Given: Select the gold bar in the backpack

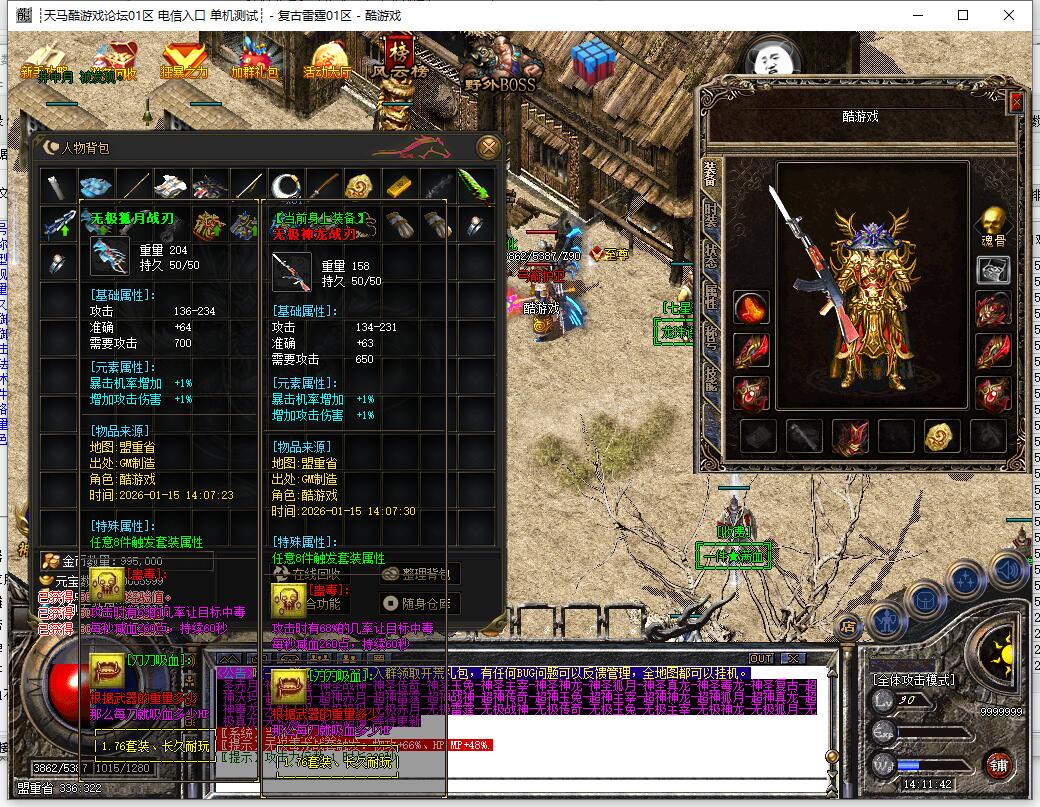Looking at the screenshot, I should [398, 186].
